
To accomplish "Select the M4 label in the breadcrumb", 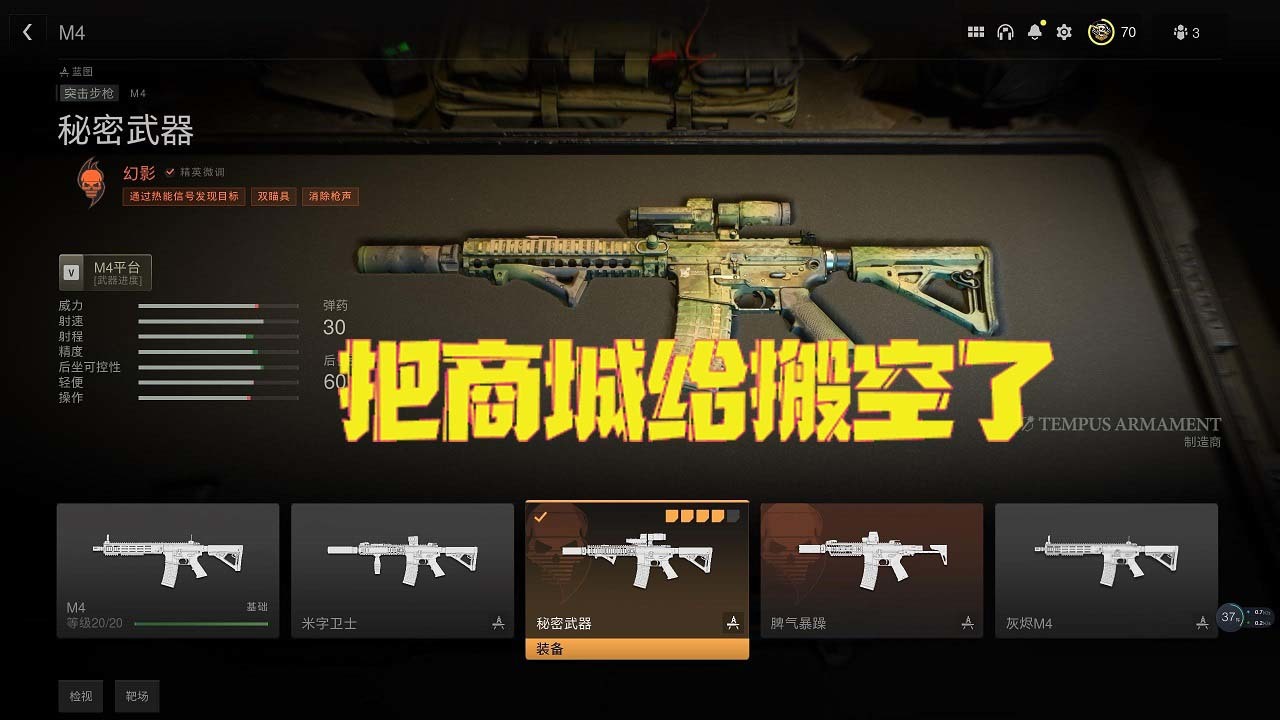I will (137, 92).
